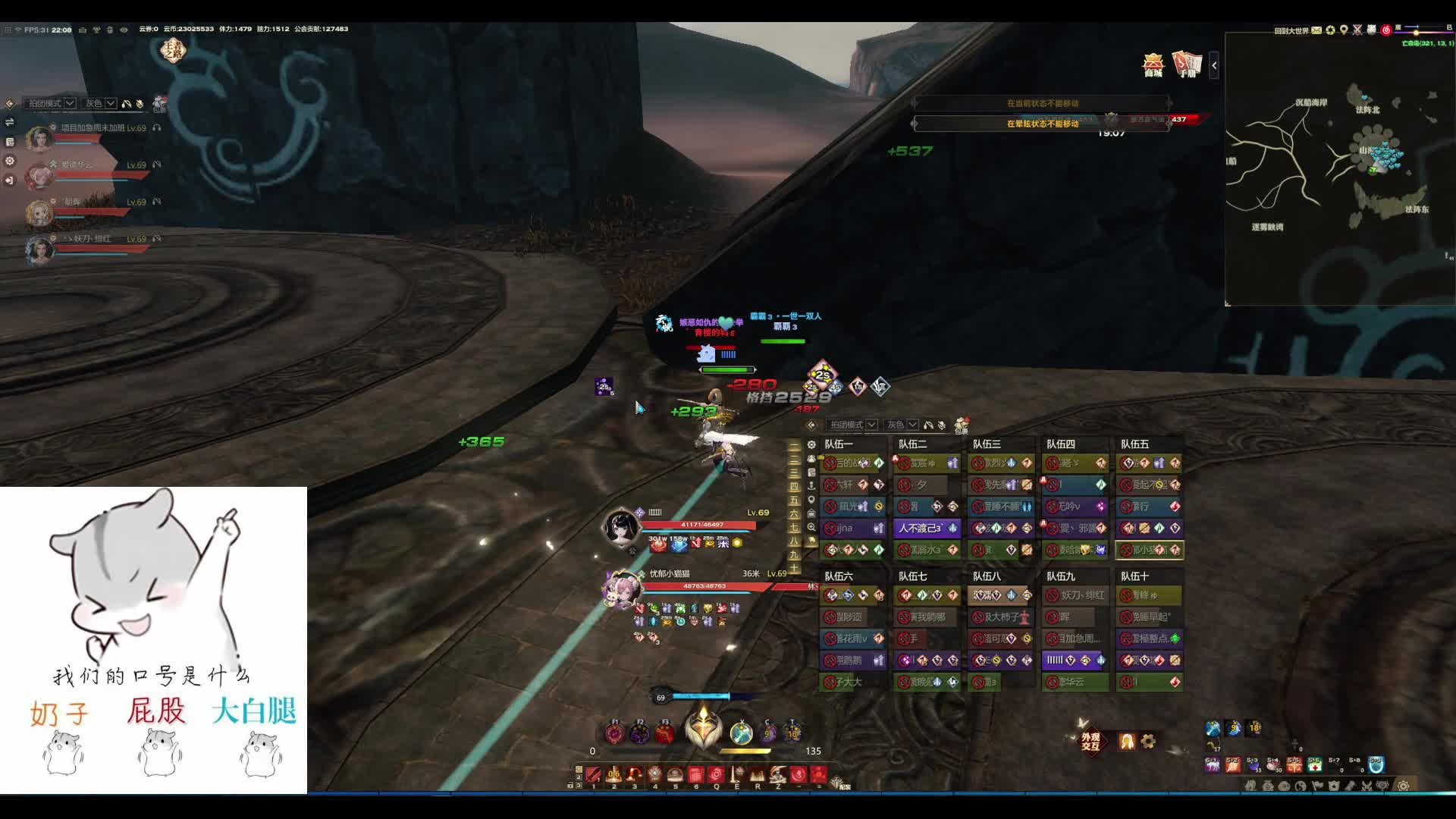Click the 外观交互 appearance interaction button

point(1090,741)
